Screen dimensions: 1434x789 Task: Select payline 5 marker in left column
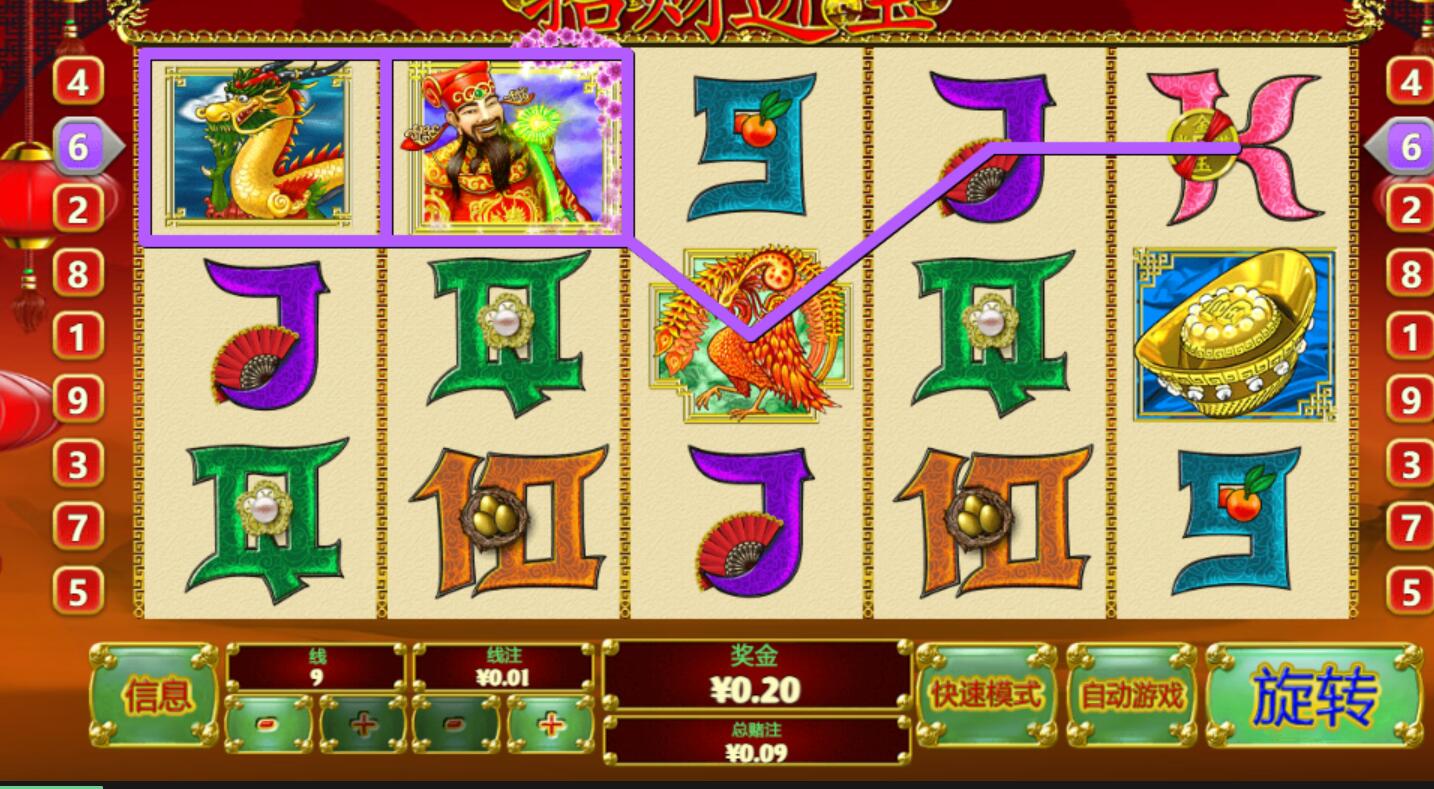[x=78, y=592]
